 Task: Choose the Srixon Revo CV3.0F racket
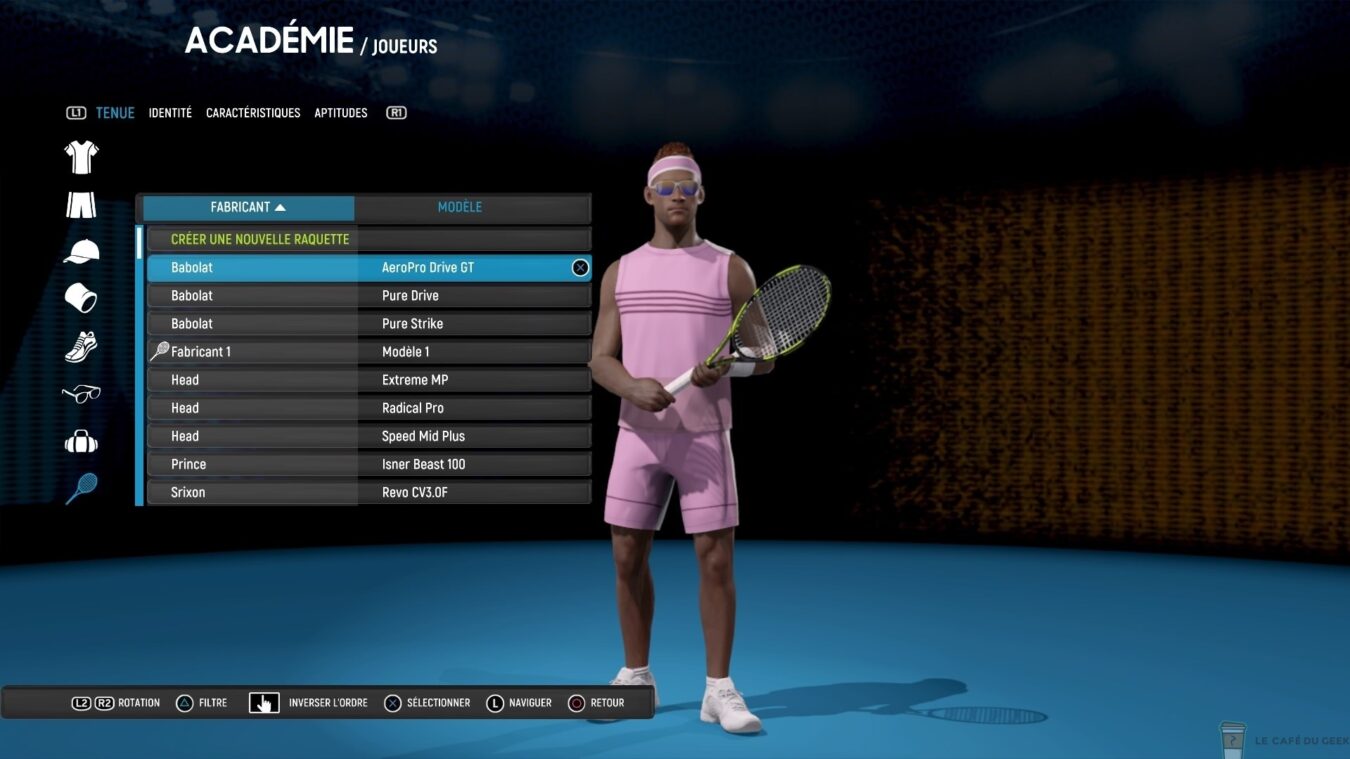pos(368,492)
